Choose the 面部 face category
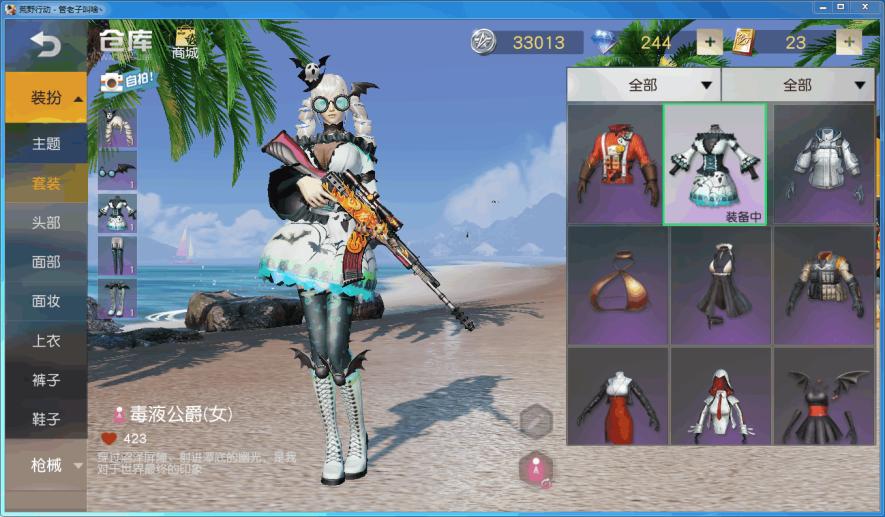 46,262
